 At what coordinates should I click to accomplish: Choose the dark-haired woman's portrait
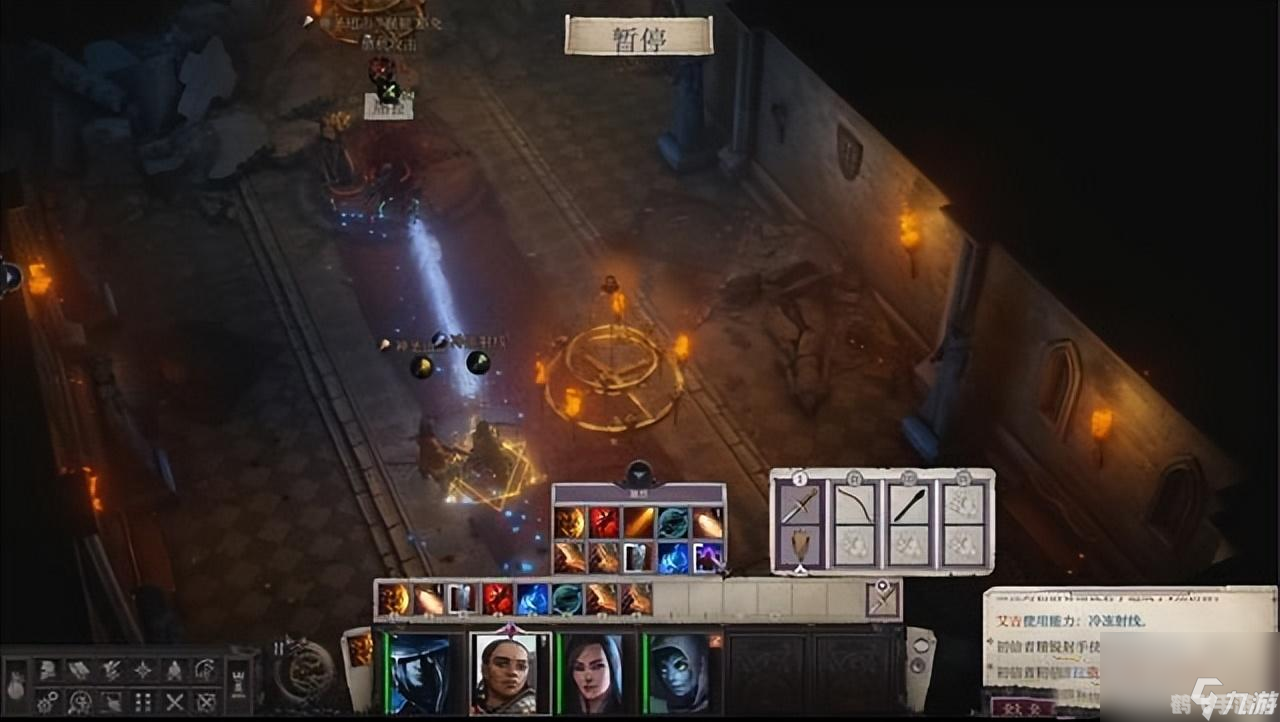coord(597,671)
